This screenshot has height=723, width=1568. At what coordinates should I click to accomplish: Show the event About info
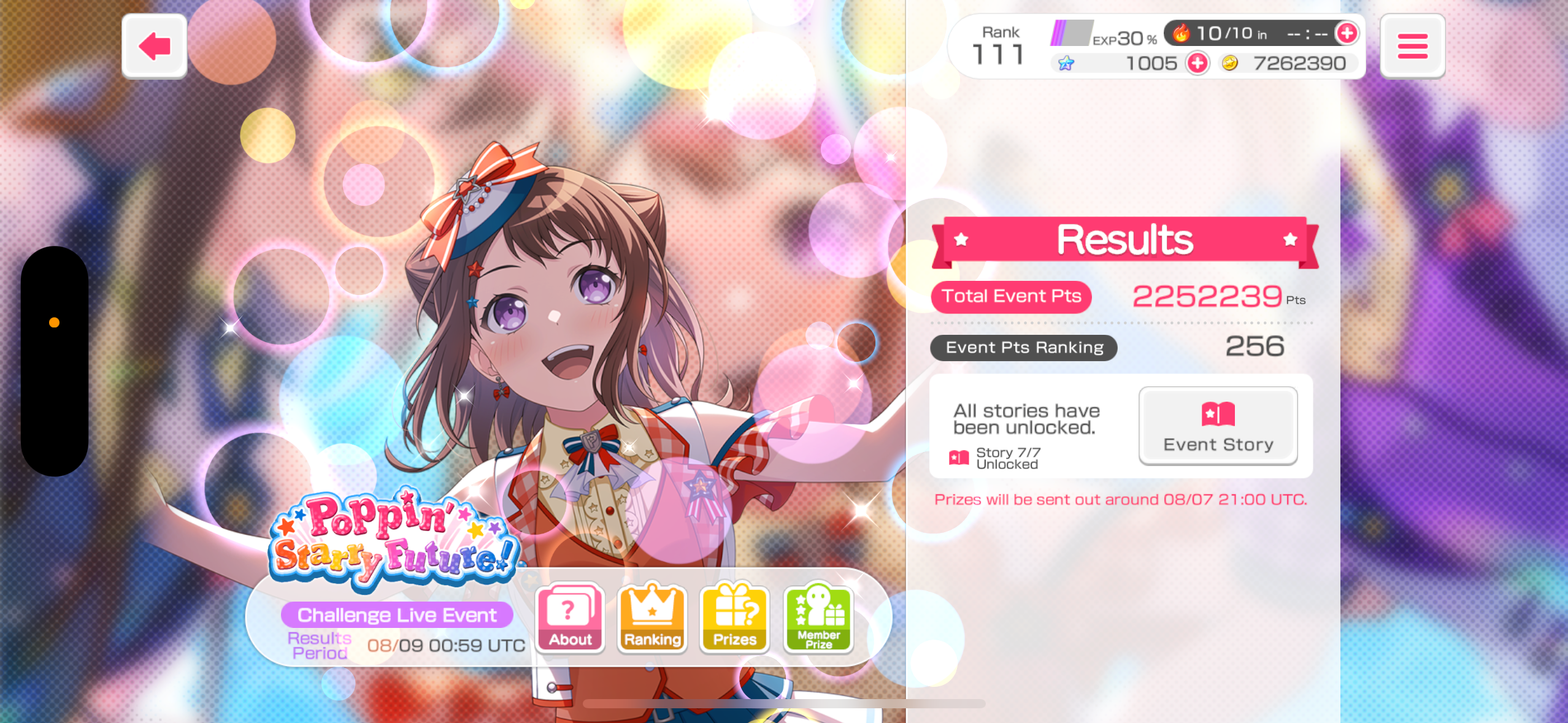point(570,618)
